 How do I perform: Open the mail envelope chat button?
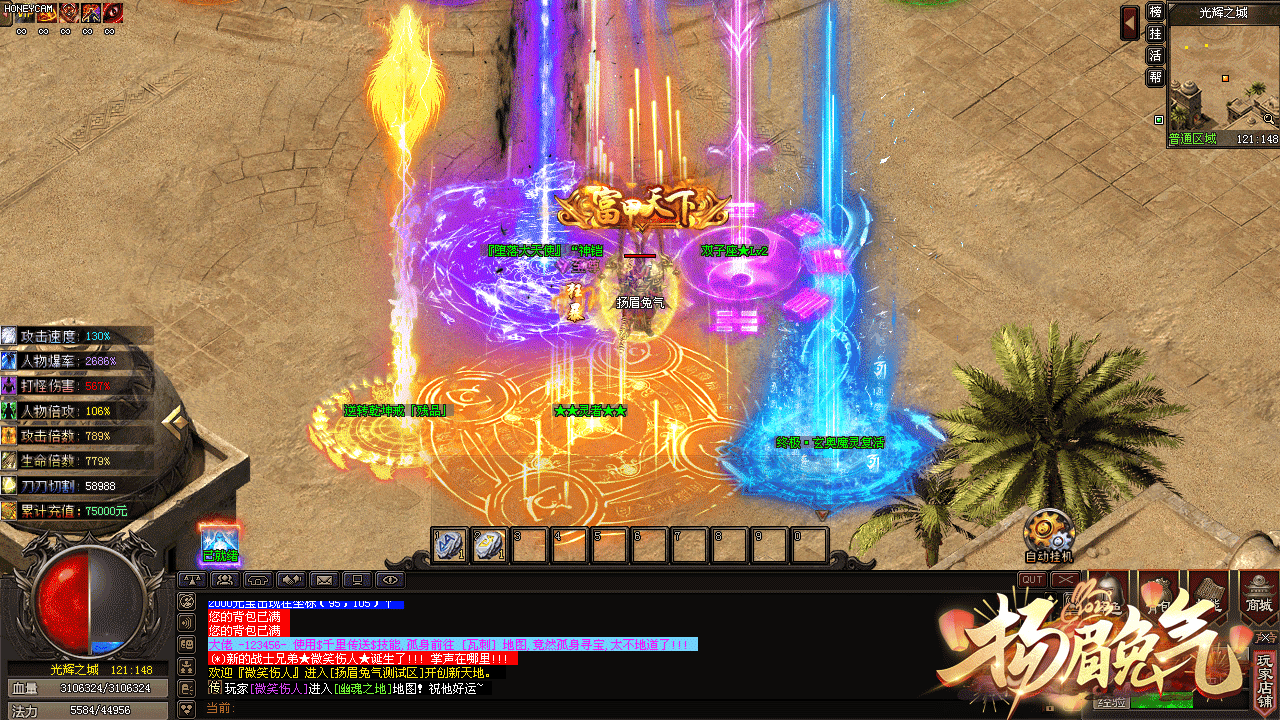point(324,579)
